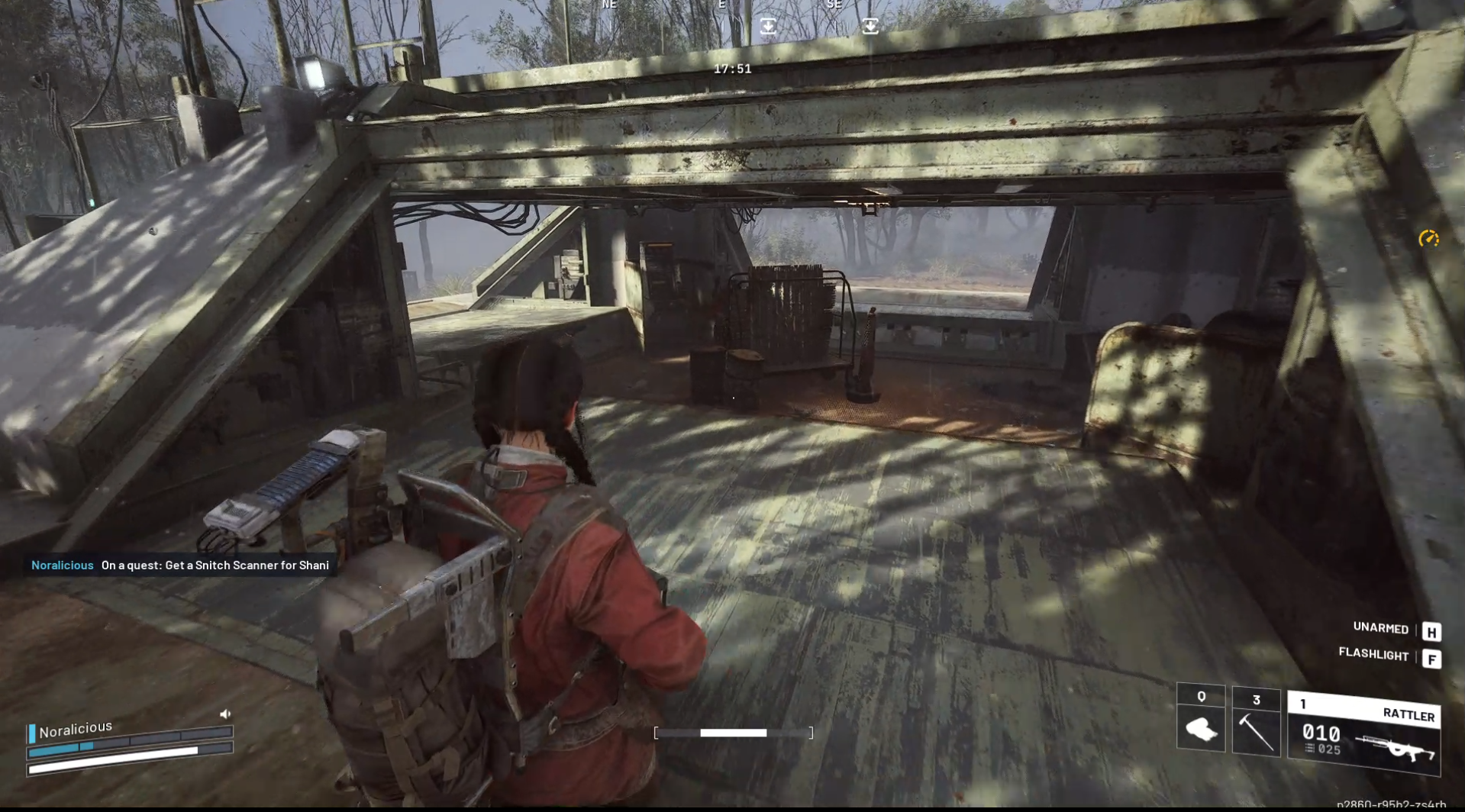The height and width of the screenshot is (812, 1465).
Task: Click the Noralicious name in the quest banner
Action: [x=62, y=565]
